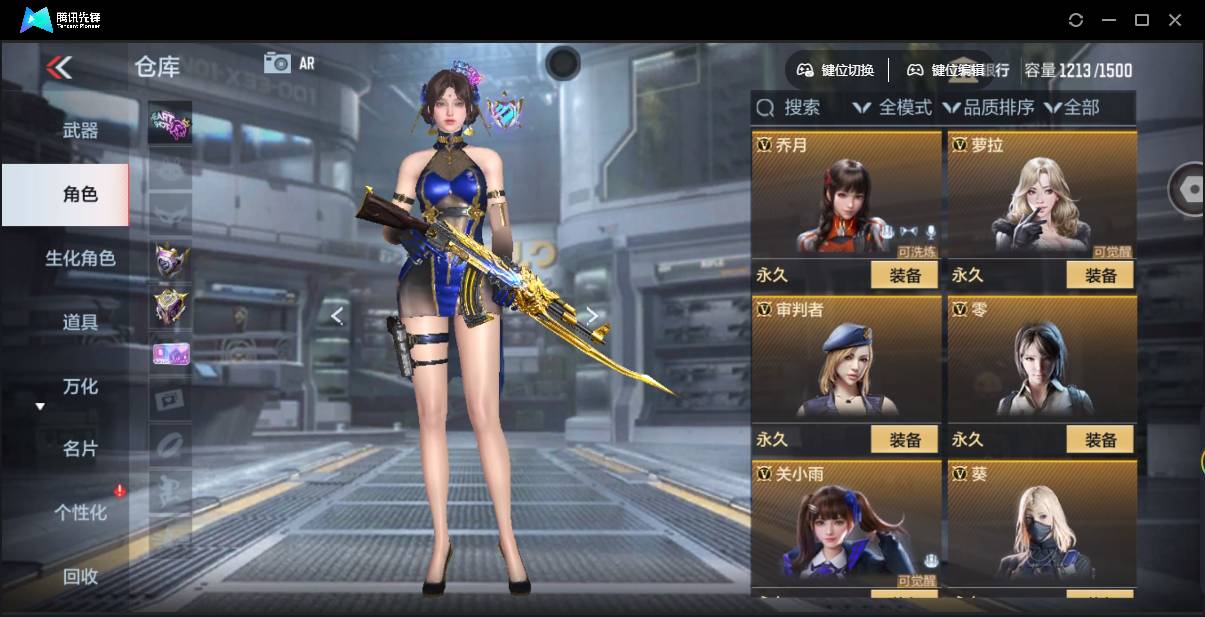This screenshot has width=1205, height=617.
Task: Open the 键位编辑 key editor
Action: pos(945,70)
